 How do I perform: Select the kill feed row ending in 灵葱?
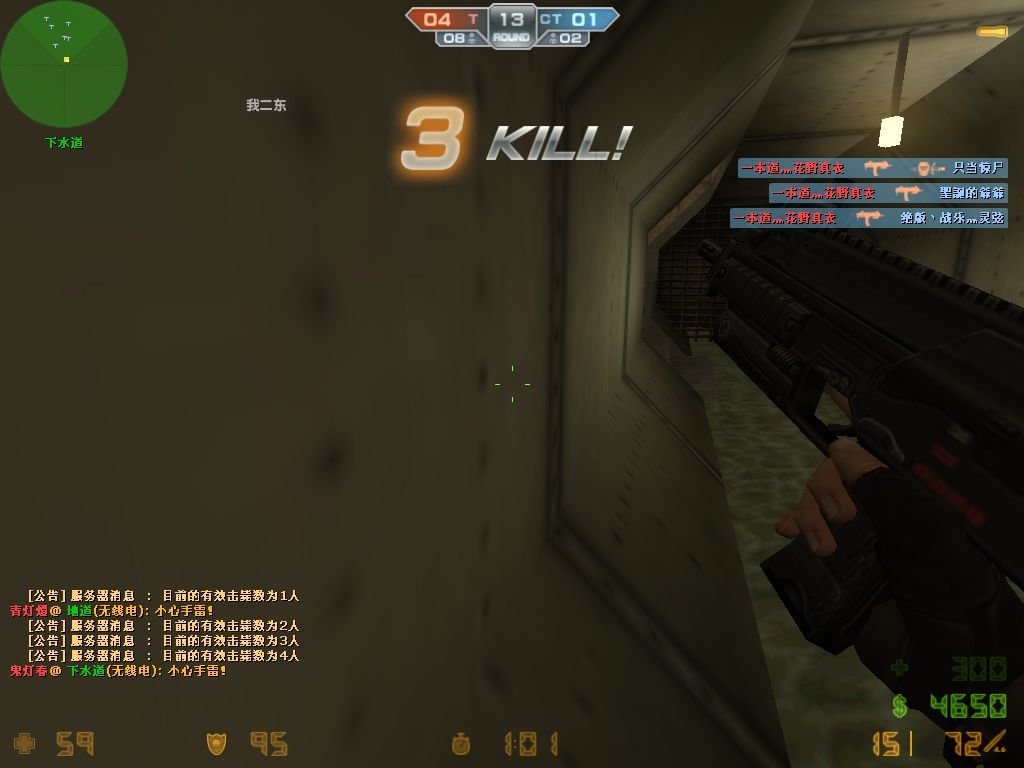pyautogui.click(x=868, y=217)
